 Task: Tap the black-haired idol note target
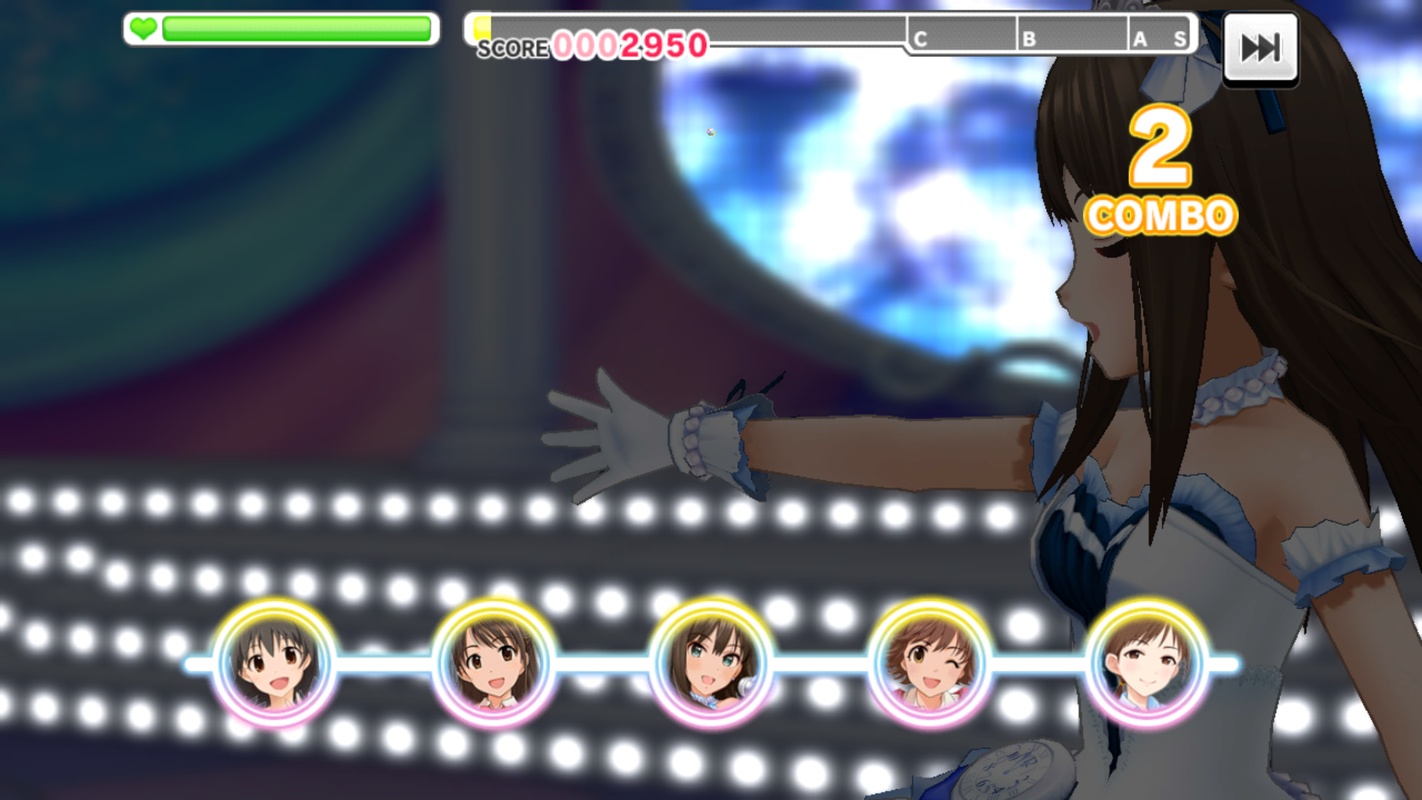pyautogui.click(x=274, y=663)
